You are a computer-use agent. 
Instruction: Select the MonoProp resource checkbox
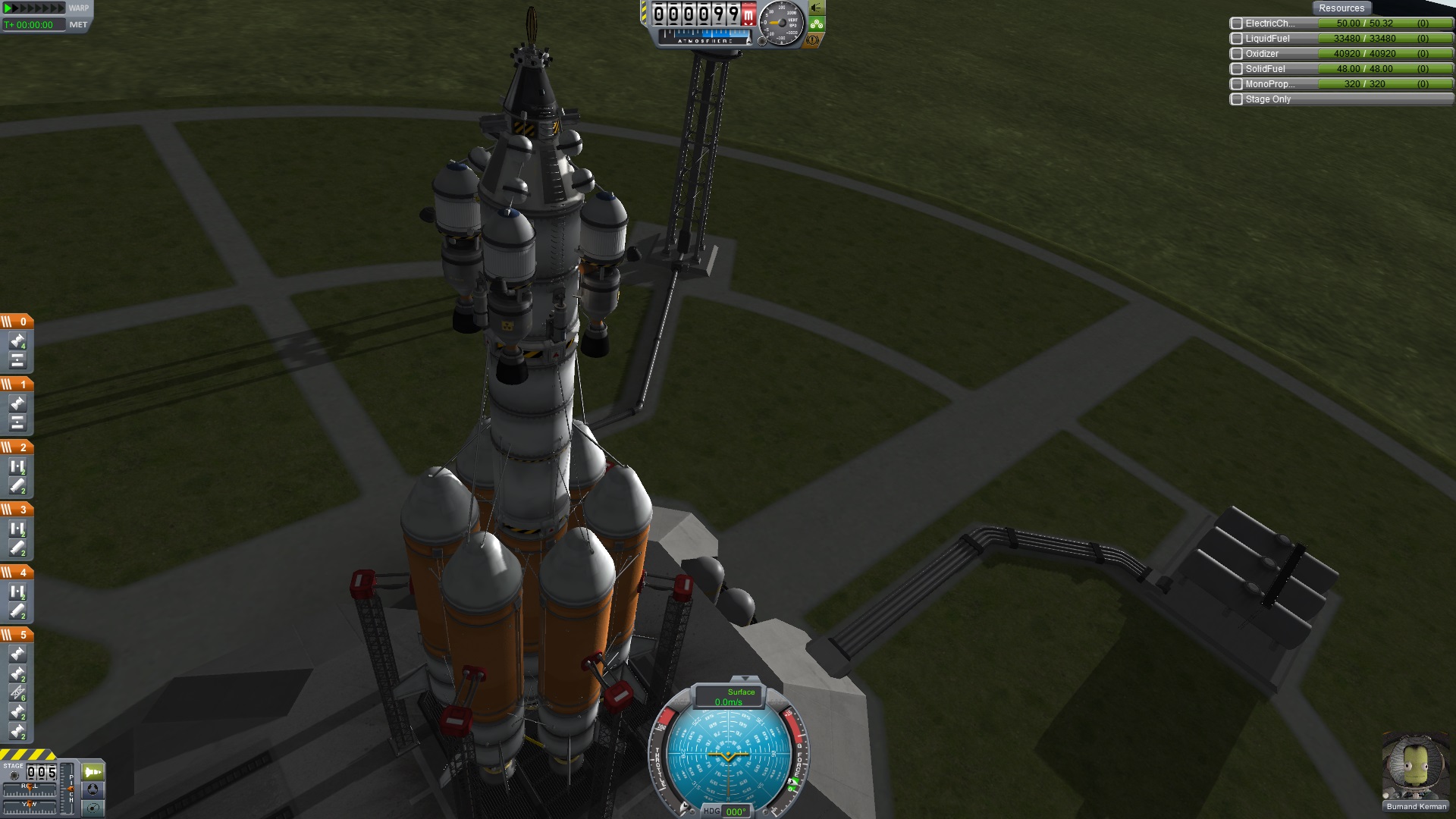[1237, 84]
